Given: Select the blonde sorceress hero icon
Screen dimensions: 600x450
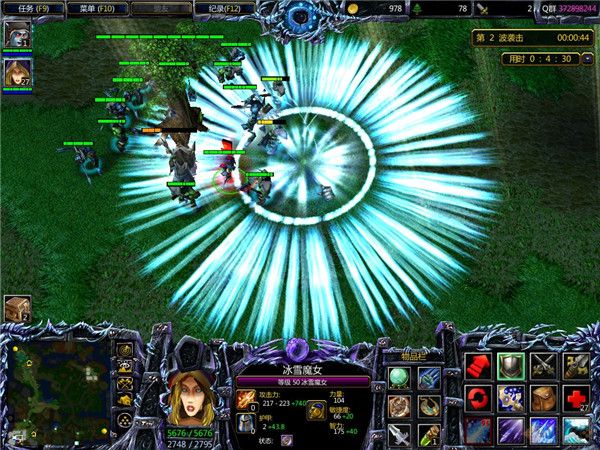Looking at the screenshot, I should coord(17,72).
